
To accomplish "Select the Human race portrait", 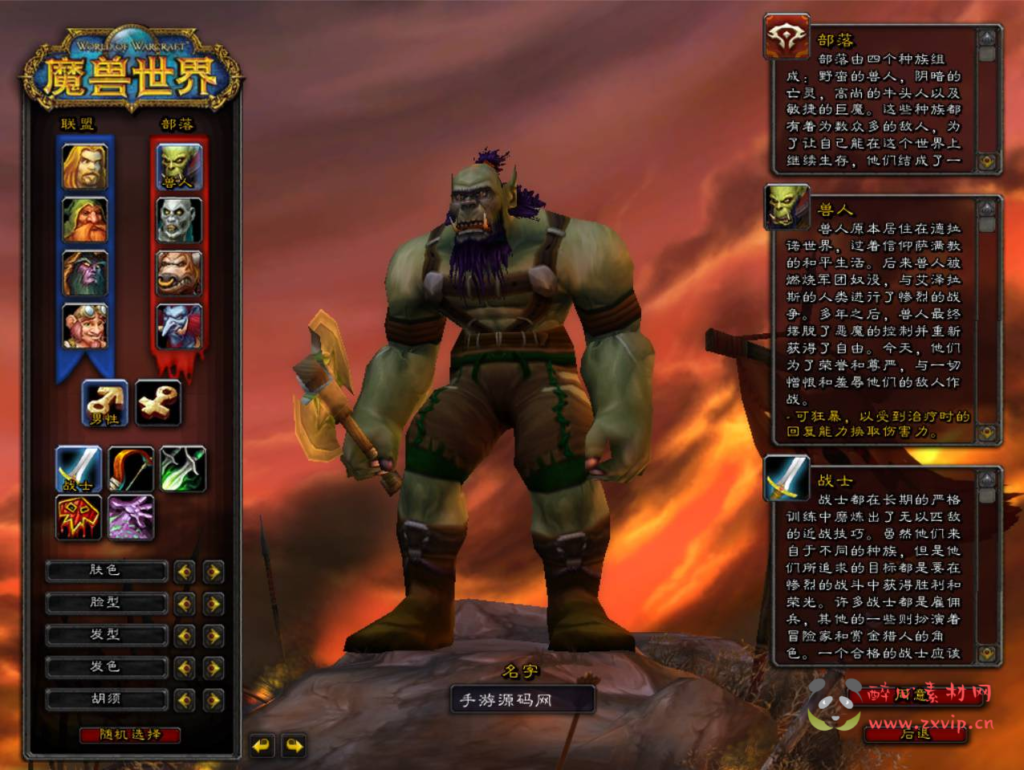I will [x=85, y=167].
